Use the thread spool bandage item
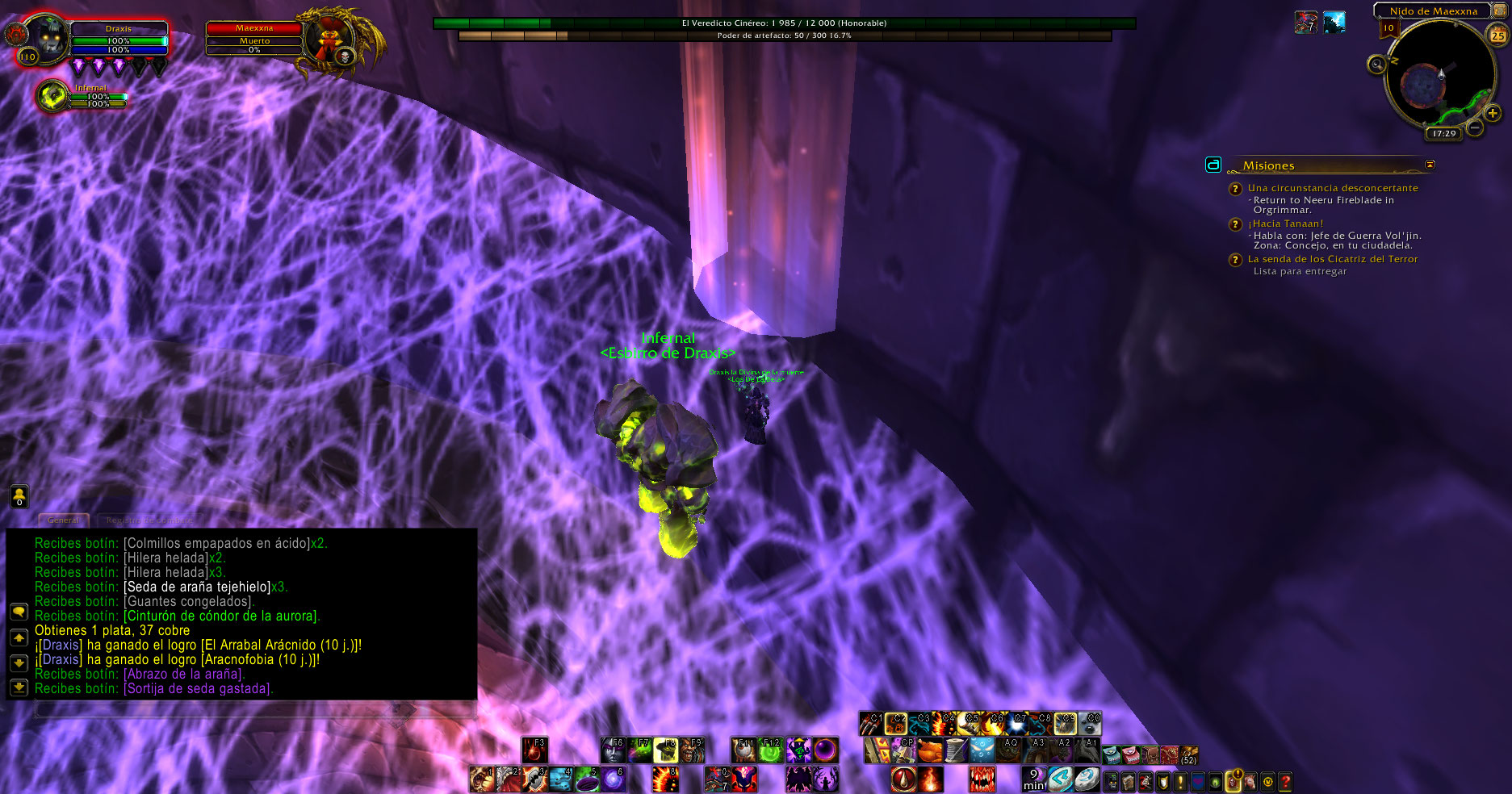Viewport: 1512px width, 794px height. click(x=956, y=750)
